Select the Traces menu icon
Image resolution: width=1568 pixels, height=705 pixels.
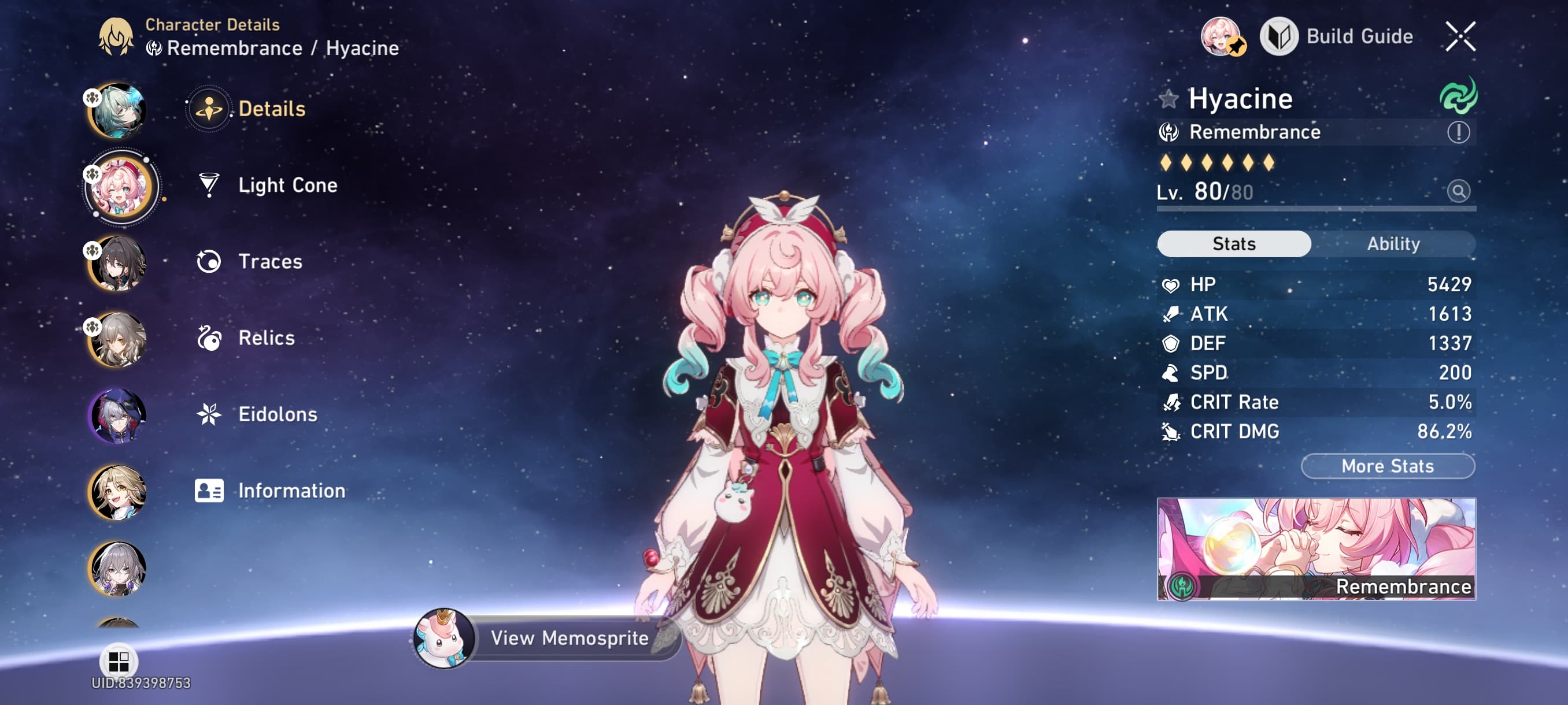(209, 262)
